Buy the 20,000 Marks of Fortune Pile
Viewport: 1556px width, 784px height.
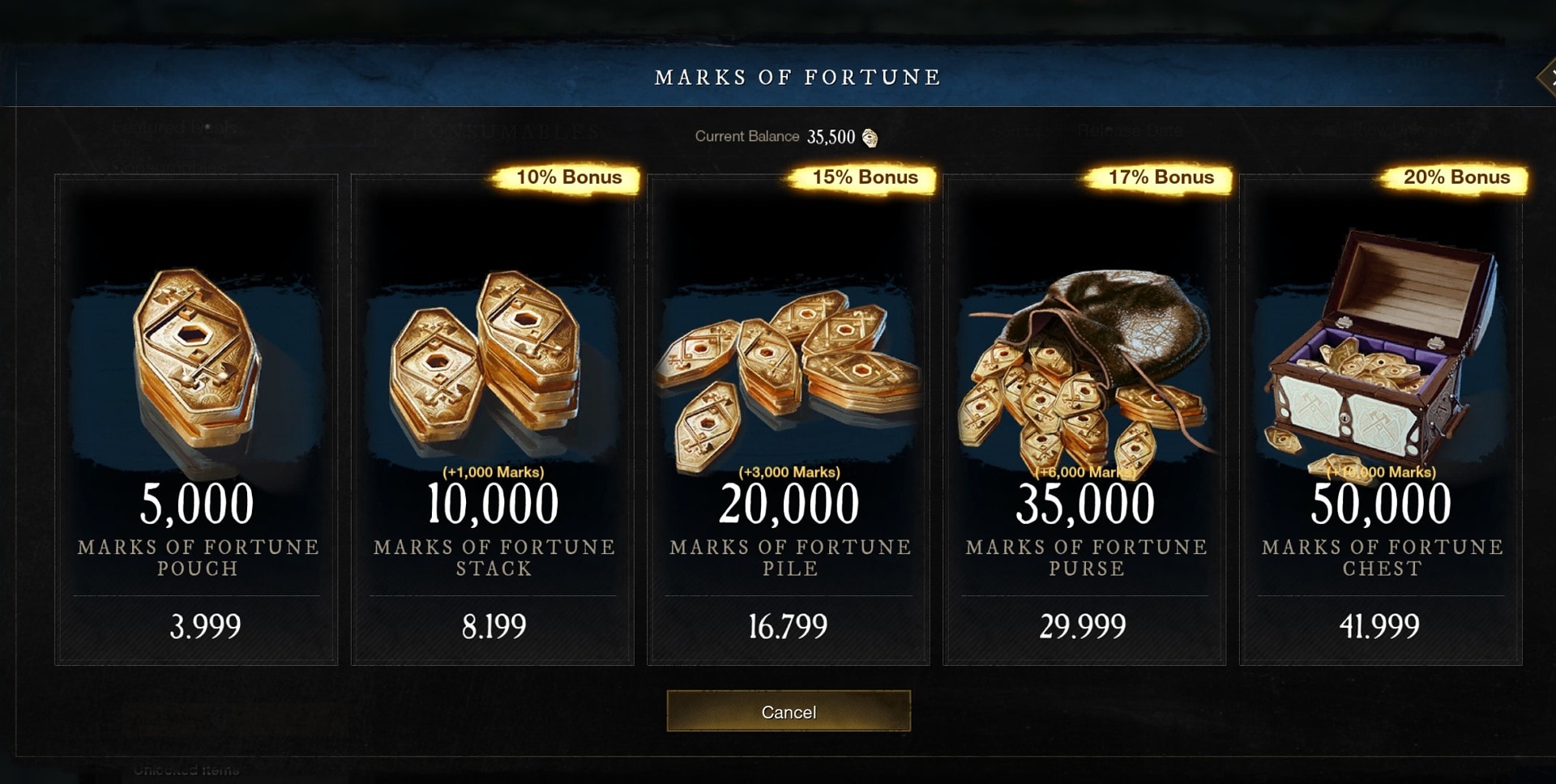coord(789,420)
